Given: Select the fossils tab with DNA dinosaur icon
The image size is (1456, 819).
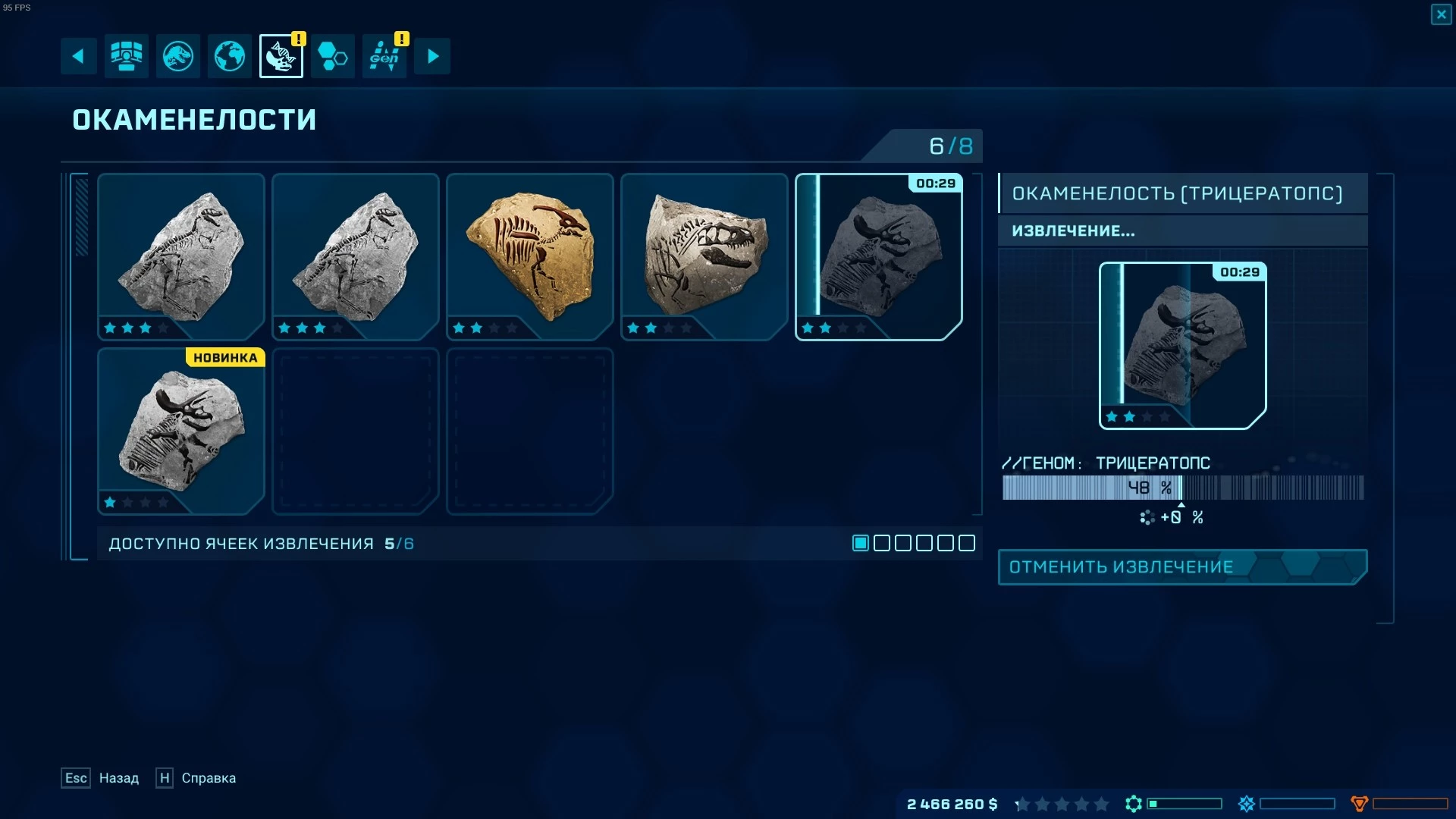Looking at the screenshot, I should point(281,56).
